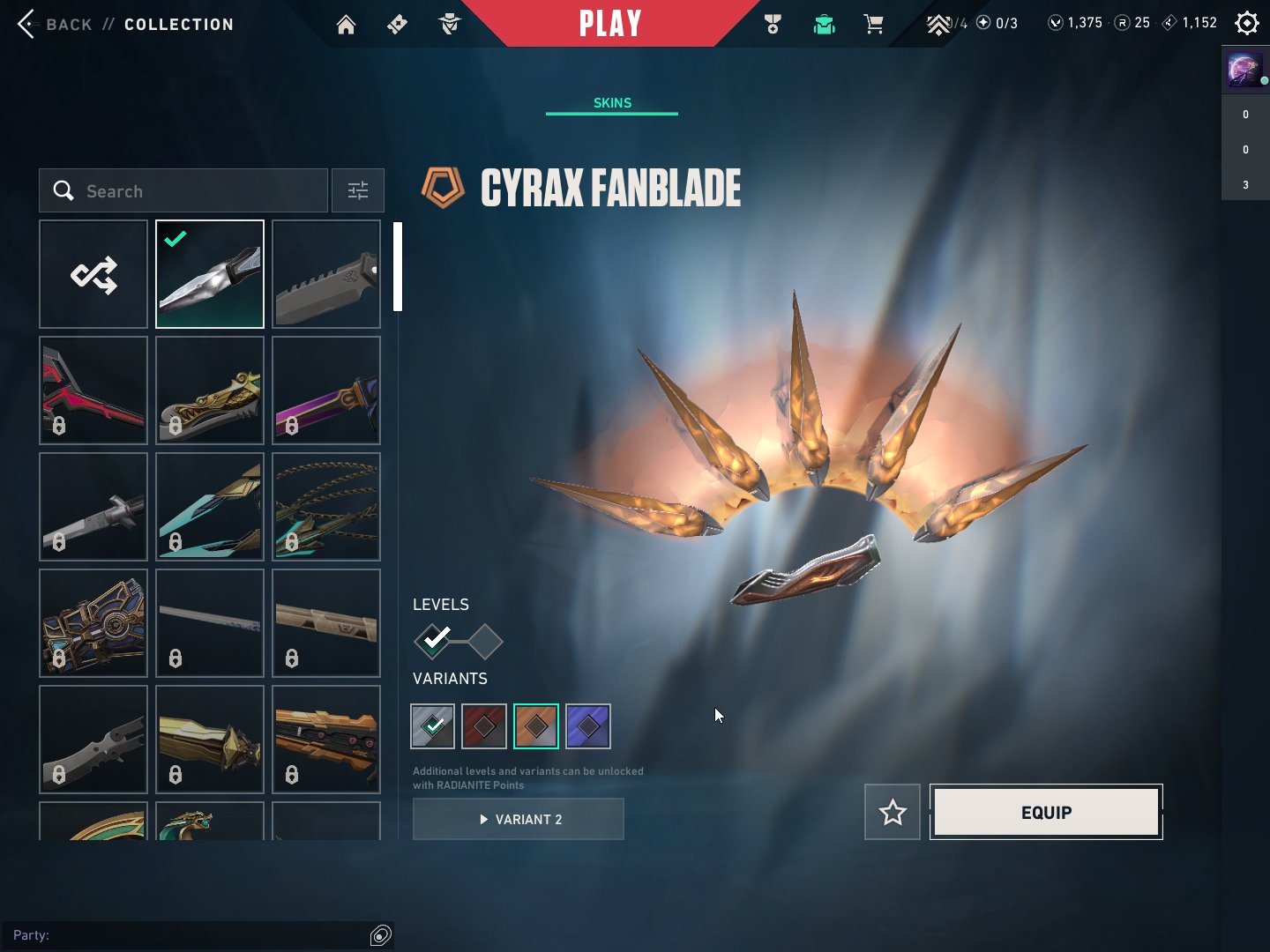Favorite this skin with the star

tap(893, 812)
